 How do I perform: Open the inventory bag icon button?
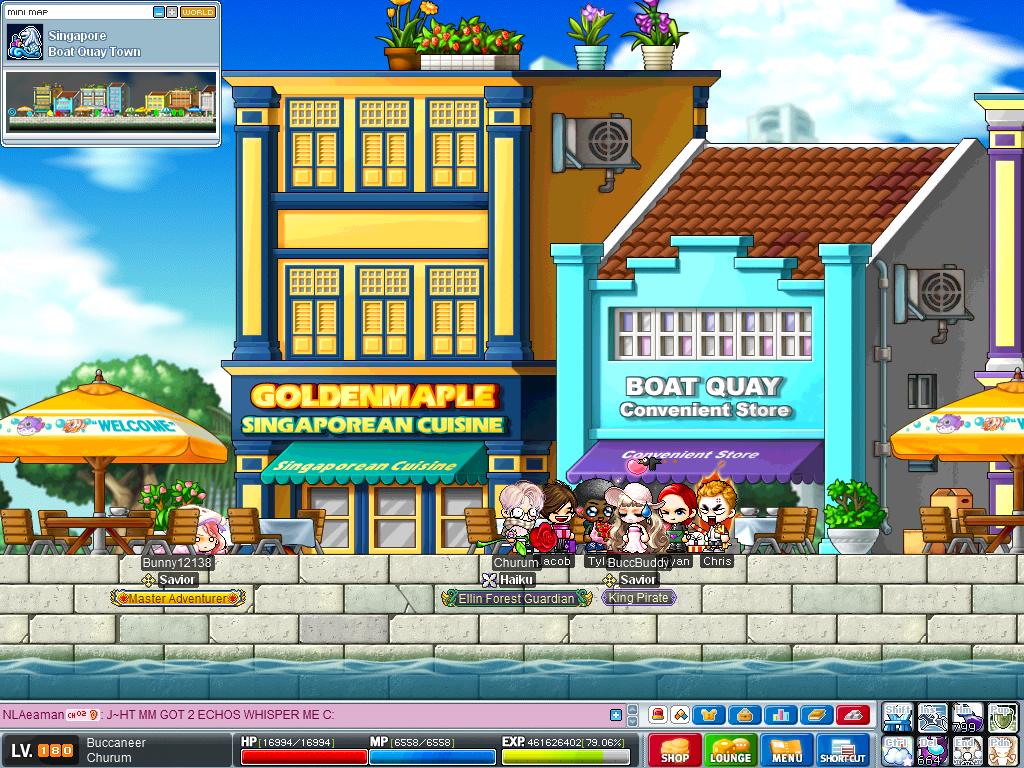[746, 715]
